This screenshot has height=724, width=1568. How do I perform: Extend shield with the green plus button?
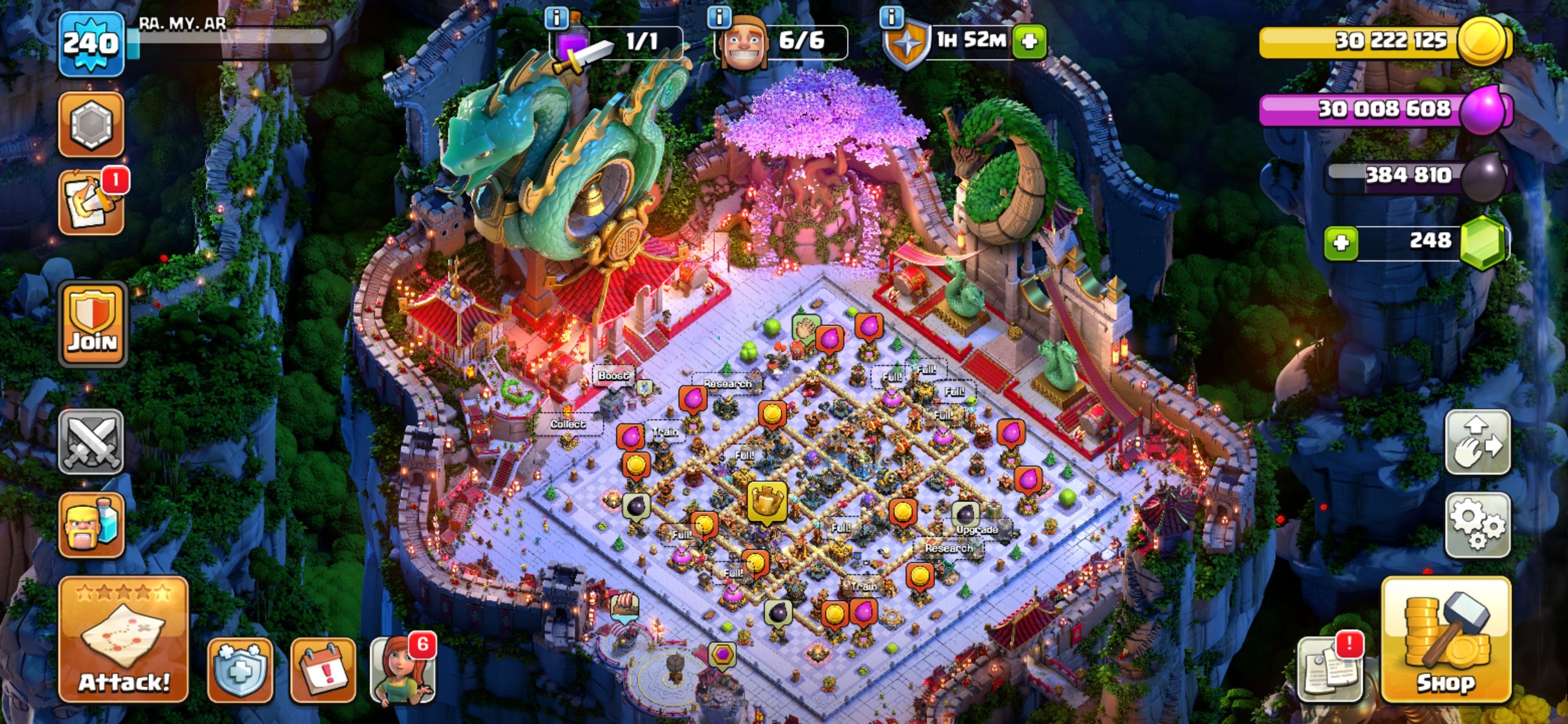[1029, 41]
